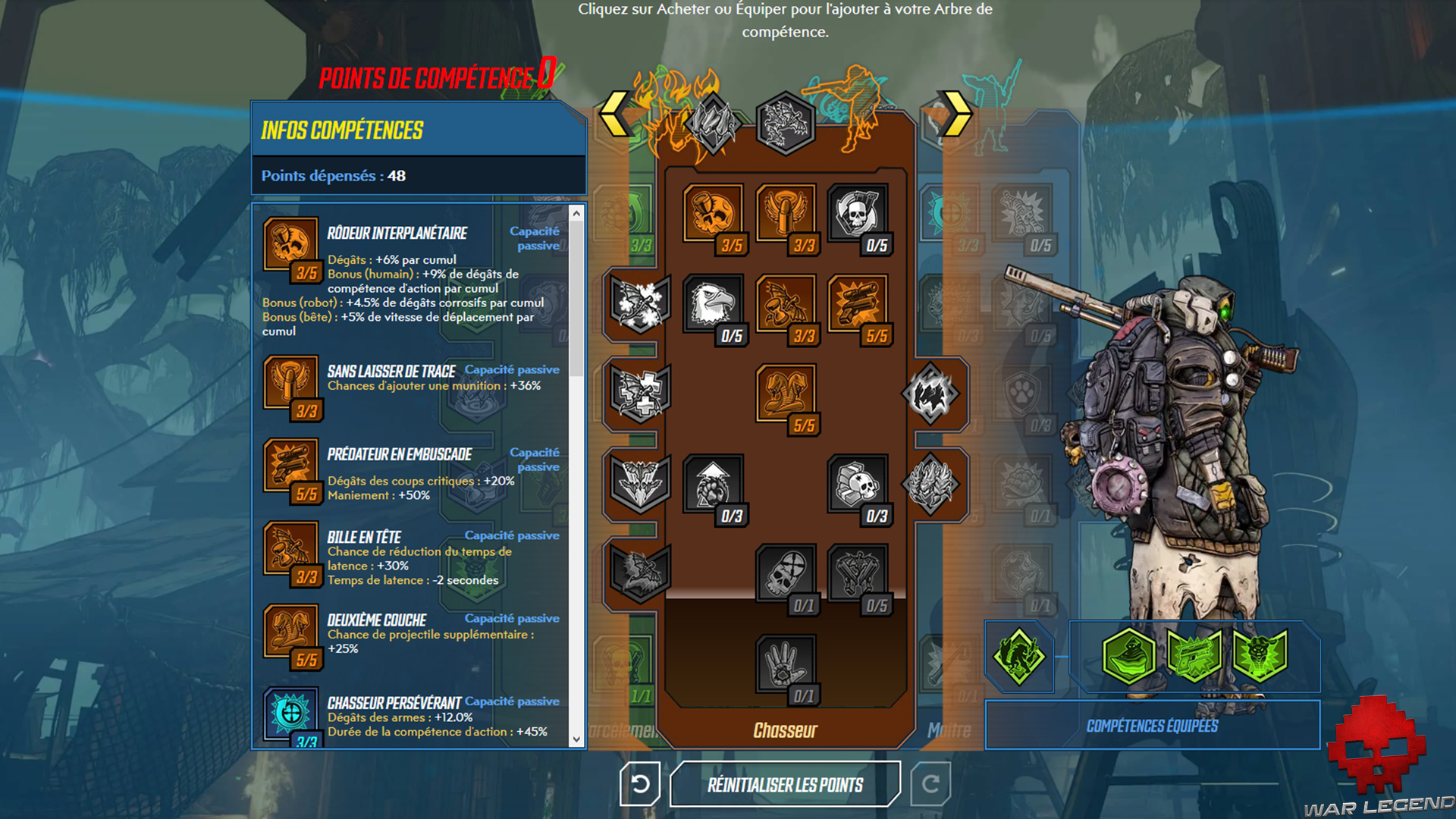Open the Maître skill tree tab
1456x819 pixels.
point(949,730)
